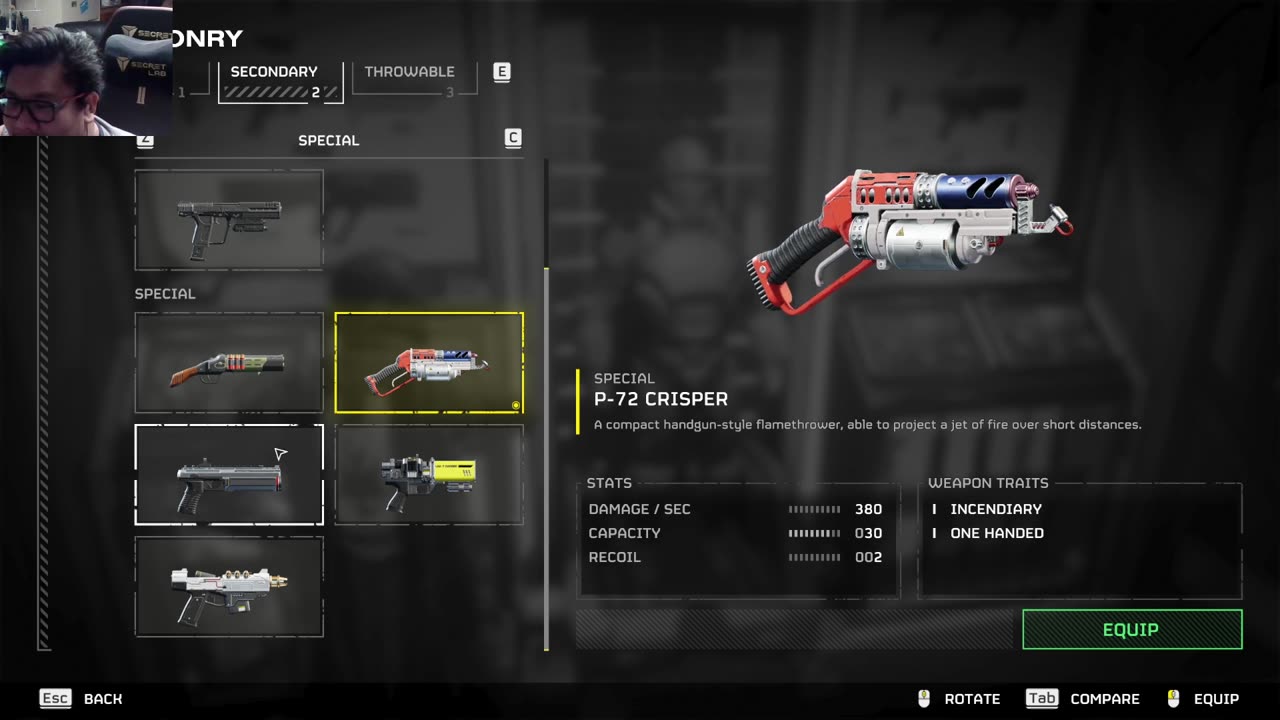The width and height of the screenshot is (1280, 720).
Task: Pick the gray pistol with red muzzle
Action: pos(229,475)
